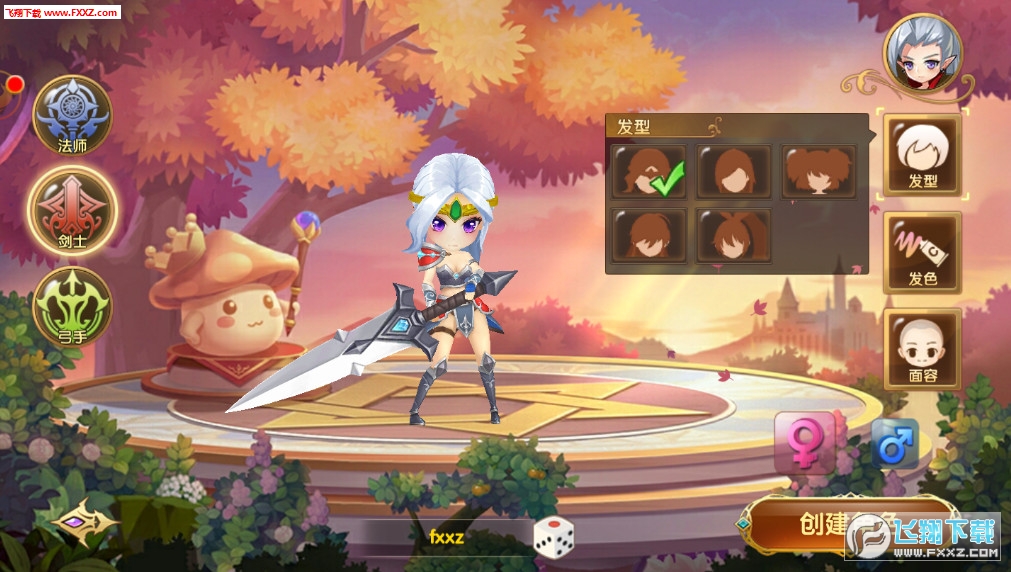Image resolution: width=1011 pixels, height=572 pixels.
Task: Choose the 剑士 swordsman class
Action: click(72, 211)
